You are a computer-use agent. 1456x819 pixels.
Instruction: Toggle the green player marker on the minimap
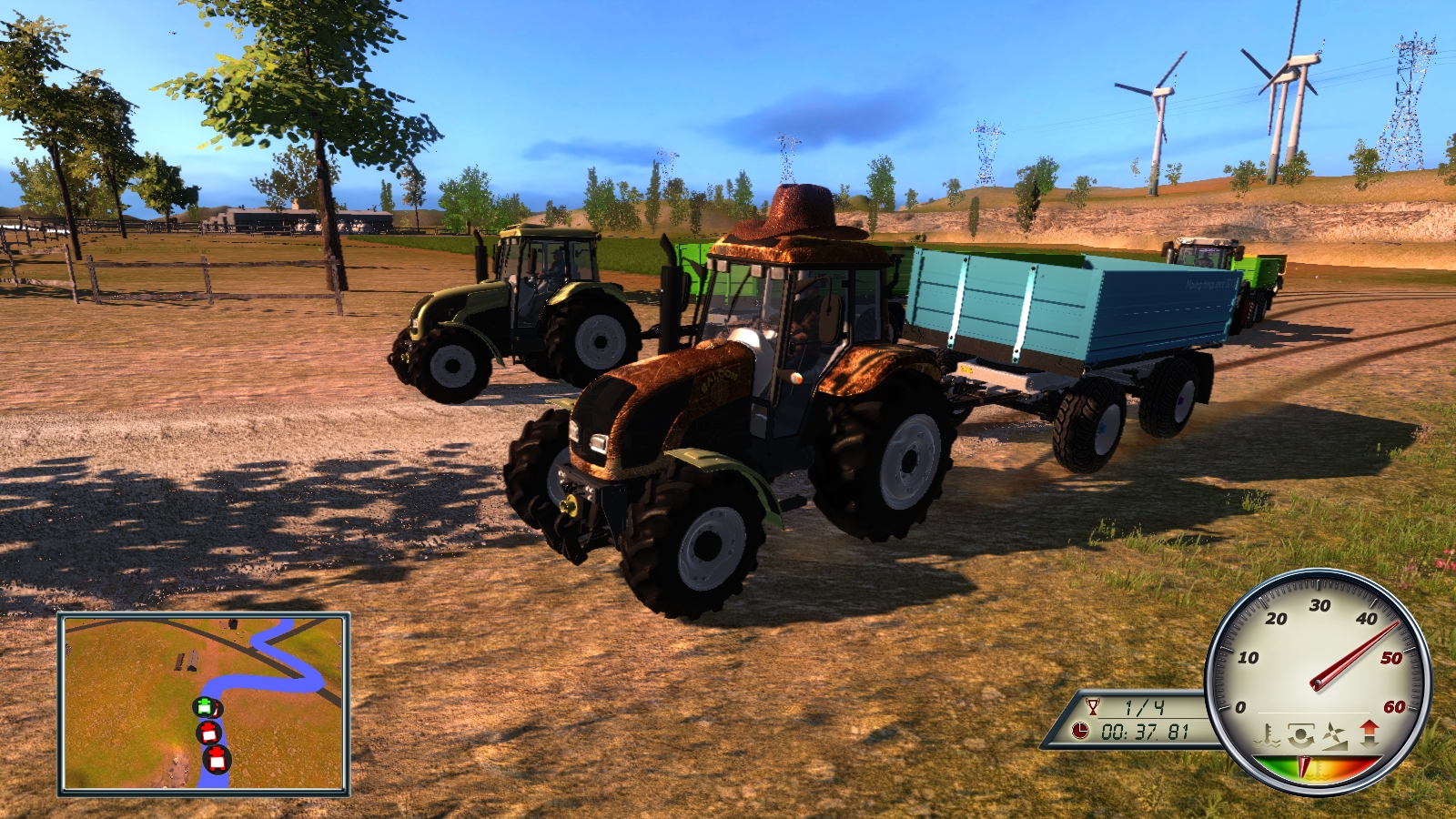click(x=206, y=707)
